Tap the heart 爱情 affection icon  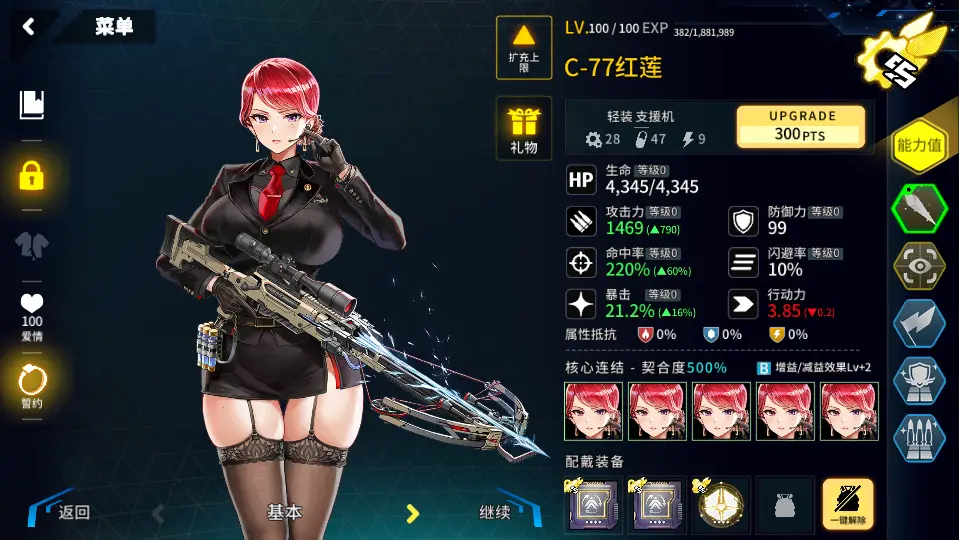(x=32, y=309)
